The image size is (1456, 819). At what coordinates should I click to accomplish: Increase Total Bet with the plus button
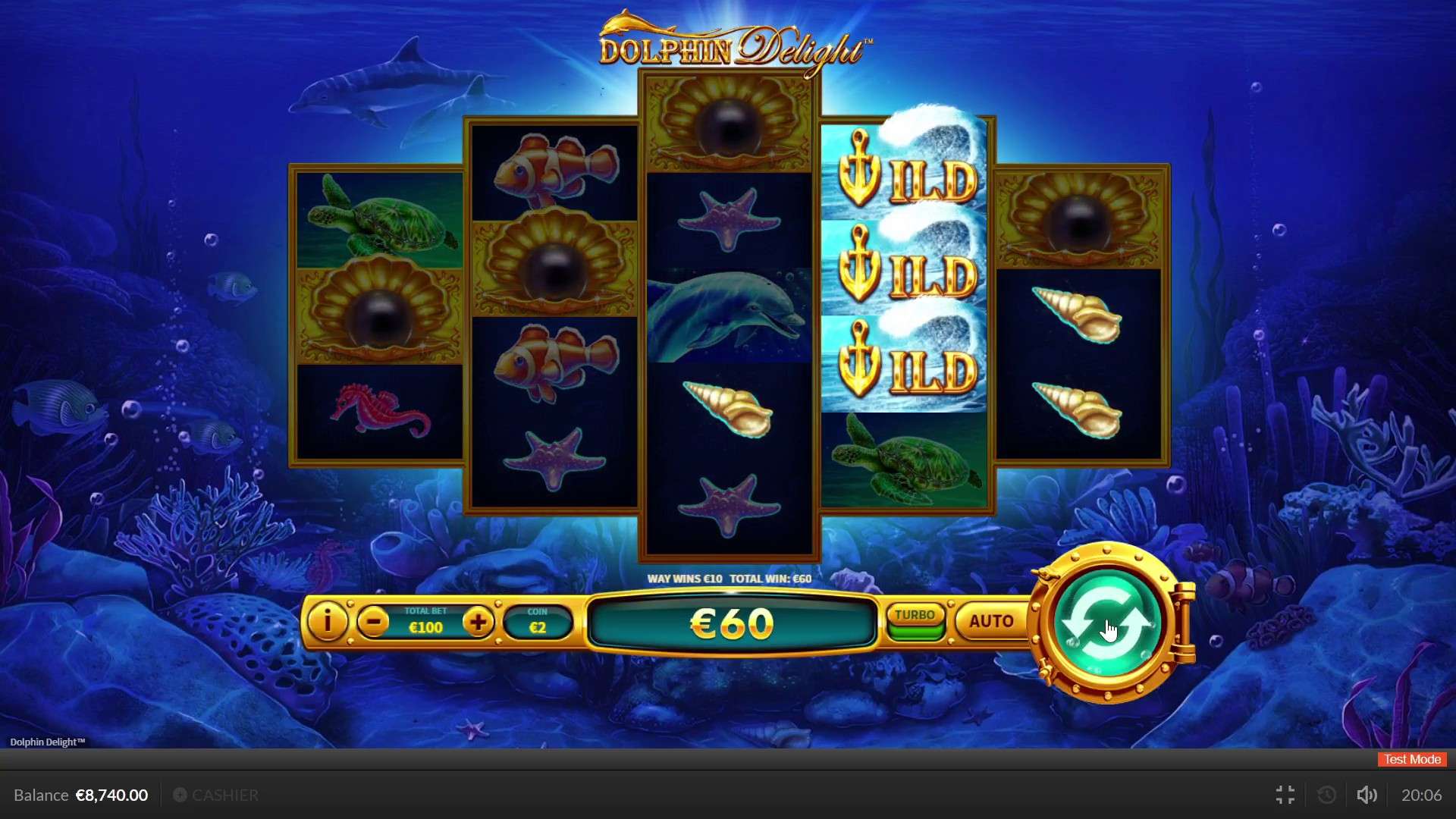pos(479,622)
